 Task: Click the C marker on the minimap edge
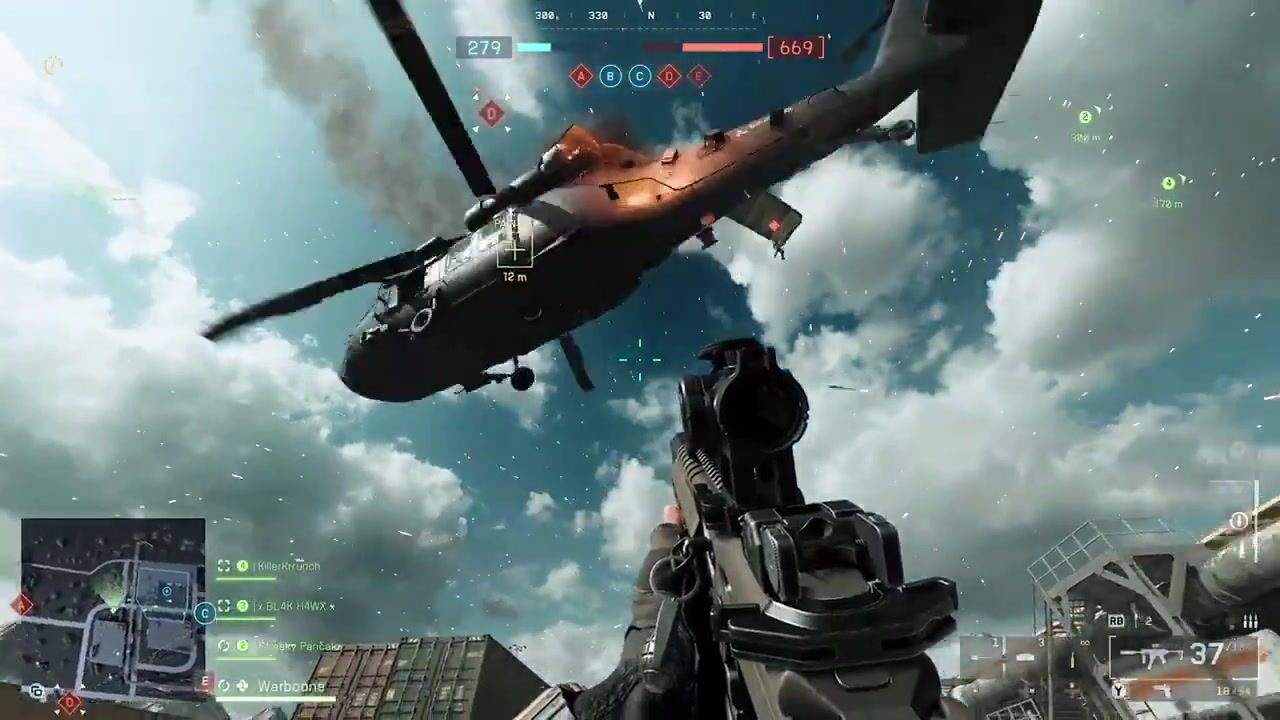pyautogui.click(x=204, y=613)
